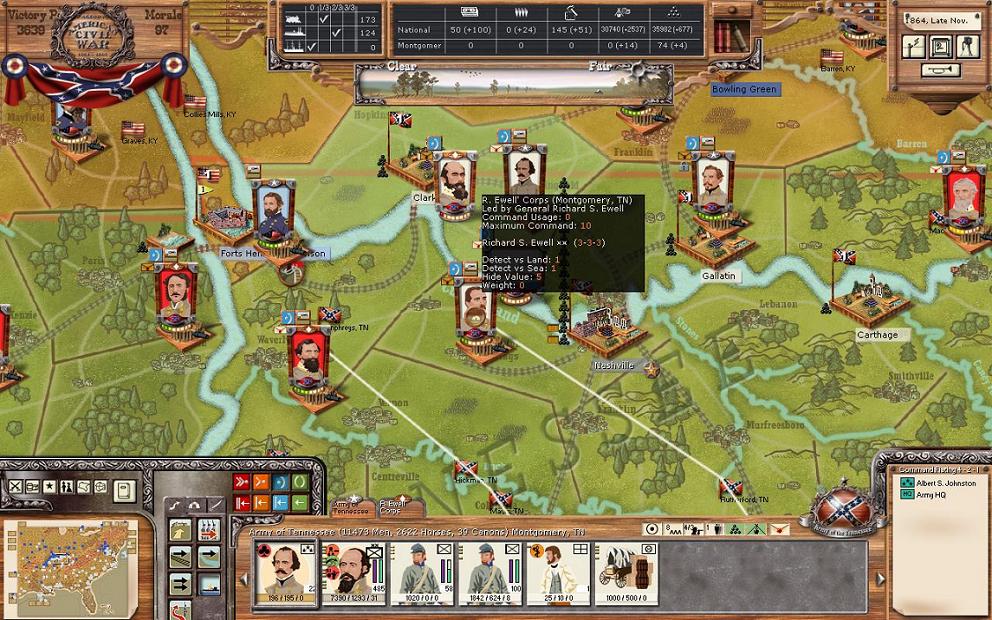Set the red all-out assault posture

coord(241,483)
